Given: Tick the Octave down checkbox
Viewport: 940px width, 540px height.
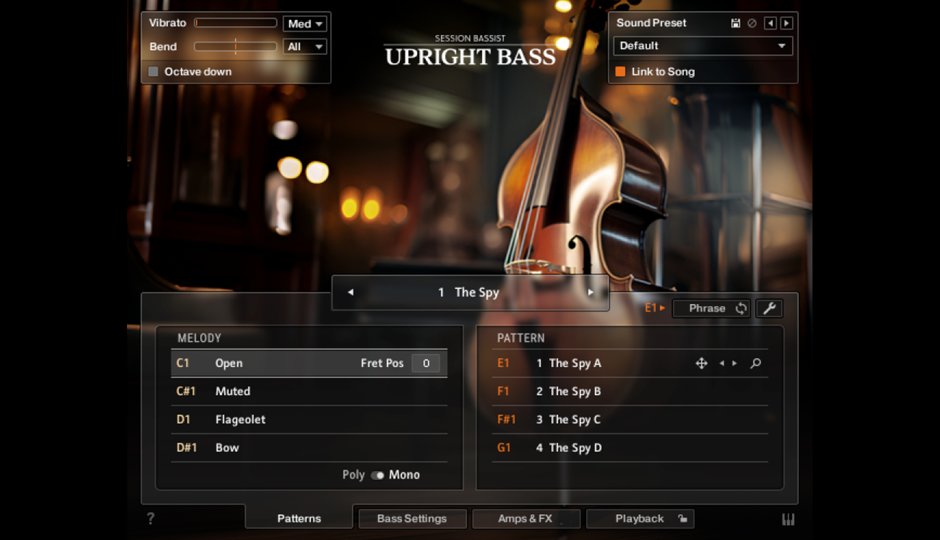Looking at the screenshot, I should (x=154, y=72).
